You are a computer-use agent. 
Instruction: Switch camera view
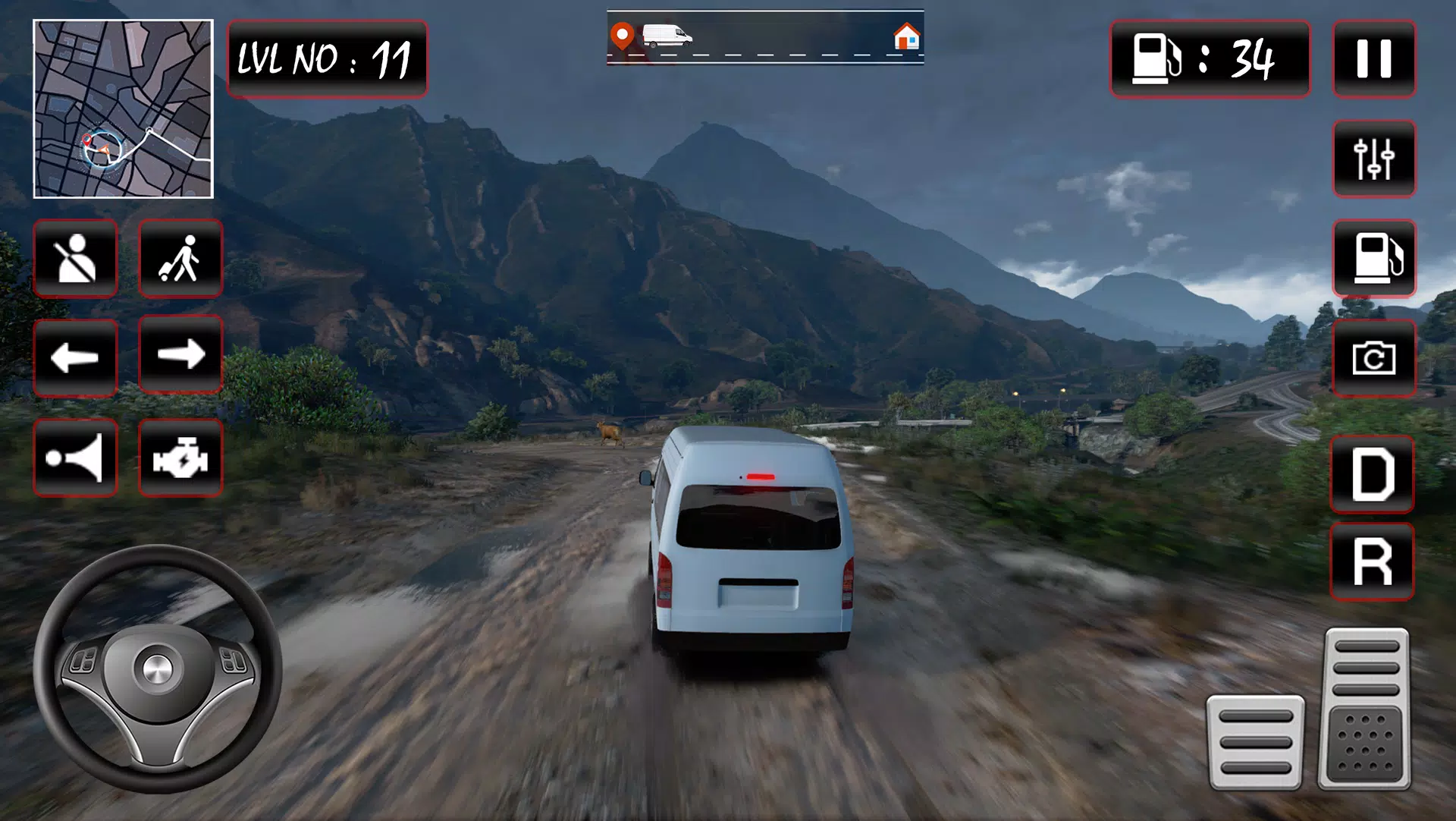(1374, 360)
